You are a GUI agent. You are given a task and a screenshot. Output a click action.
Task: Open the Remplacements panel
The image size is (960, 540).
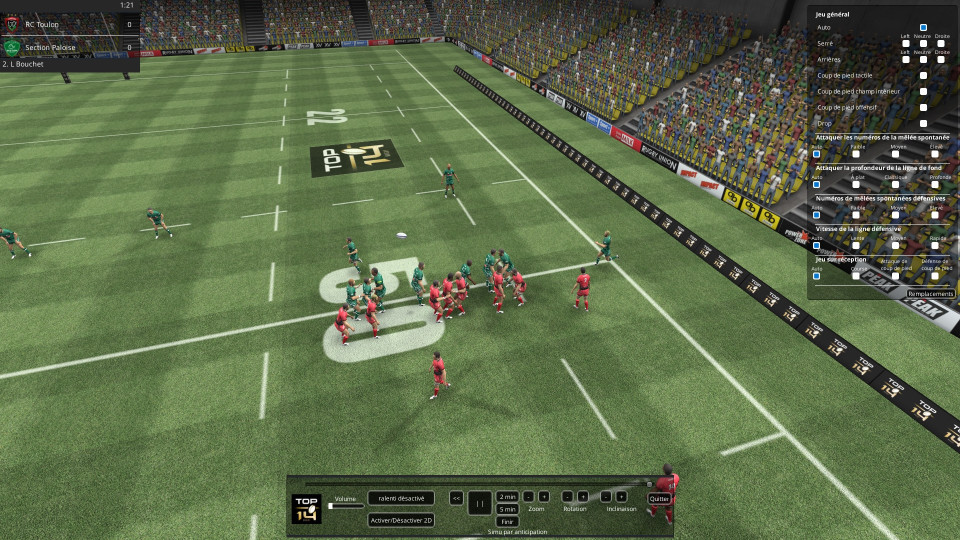click(930, 294)
